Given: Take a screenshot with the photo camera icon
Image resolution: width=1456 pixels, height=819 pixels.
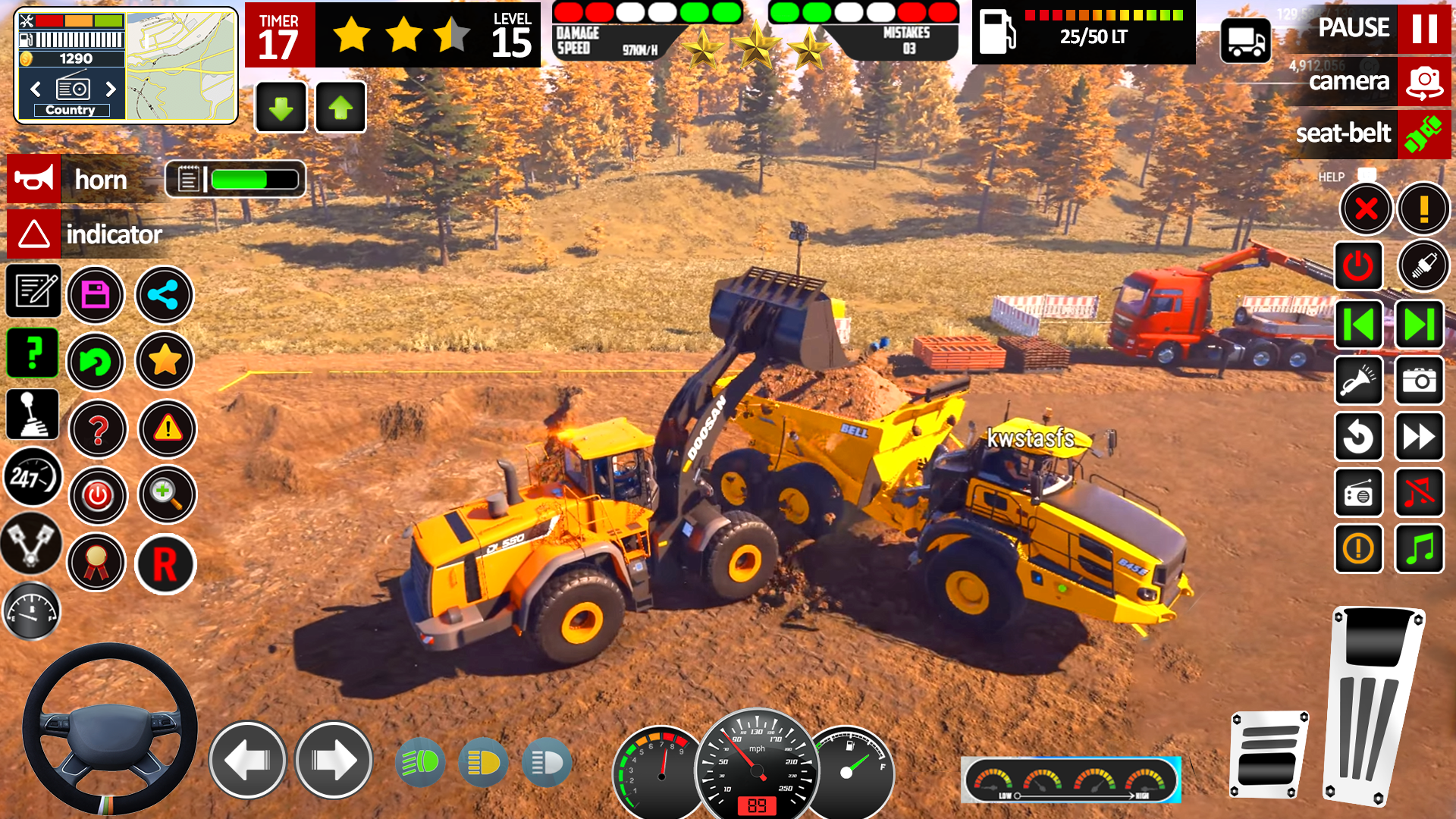Looking at the screenshot, I should point(1419,381).
